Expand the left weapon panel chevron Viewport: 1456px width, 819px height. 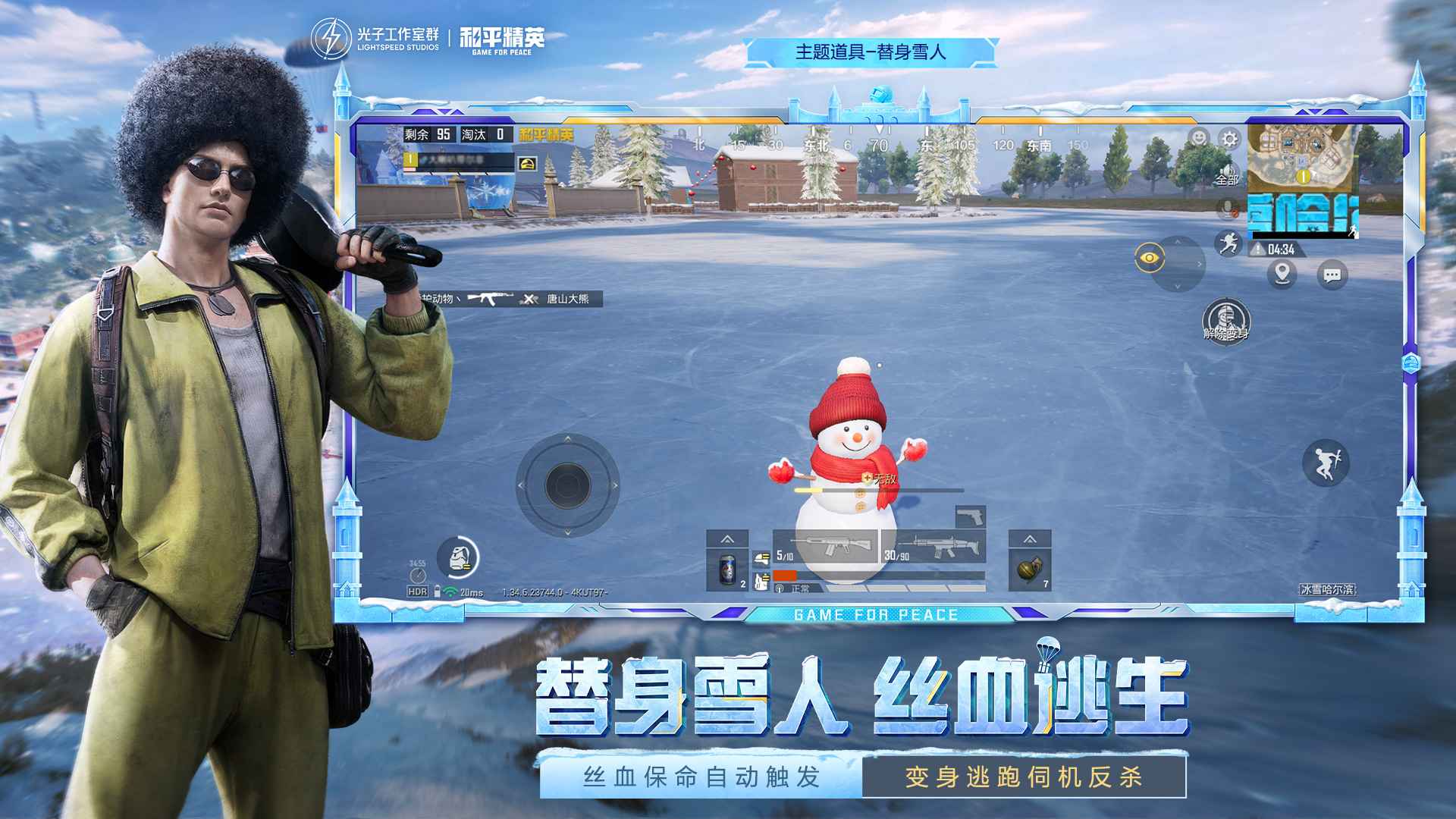pyautogui.click(x=726, y=539)
